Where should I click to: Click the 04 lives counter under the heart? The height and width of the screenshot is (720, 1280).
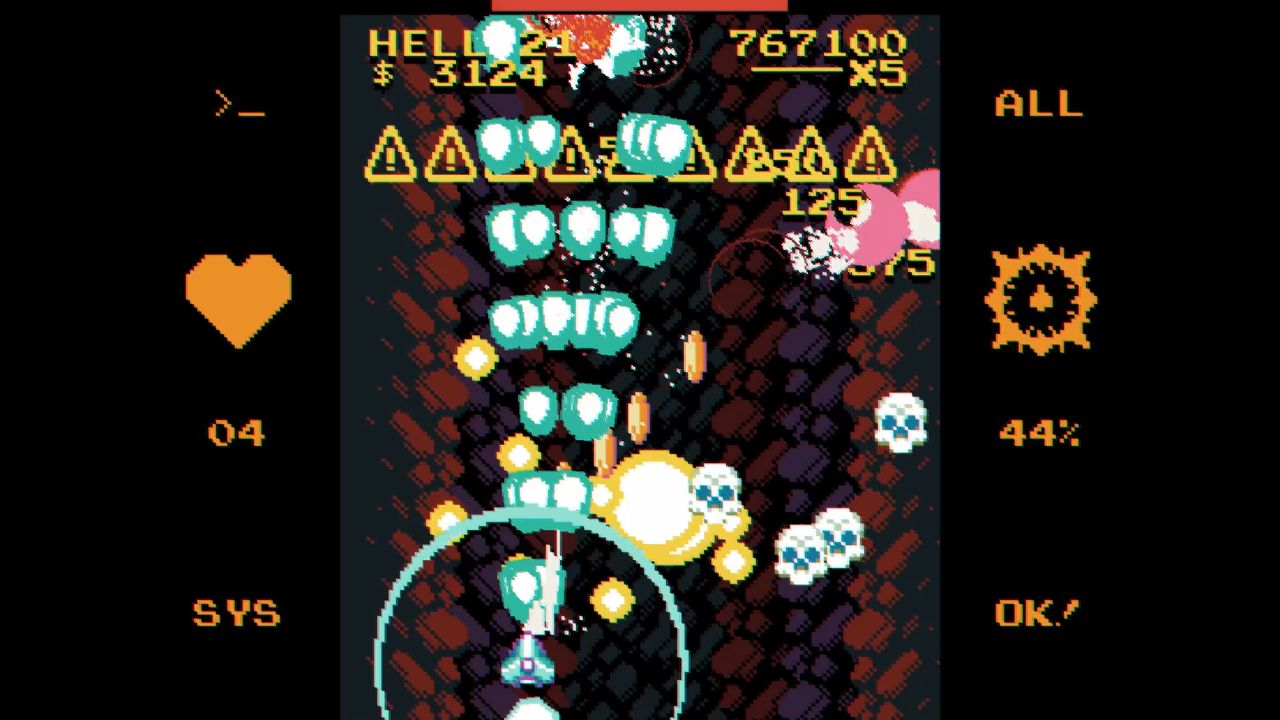[x=238, y=432]
